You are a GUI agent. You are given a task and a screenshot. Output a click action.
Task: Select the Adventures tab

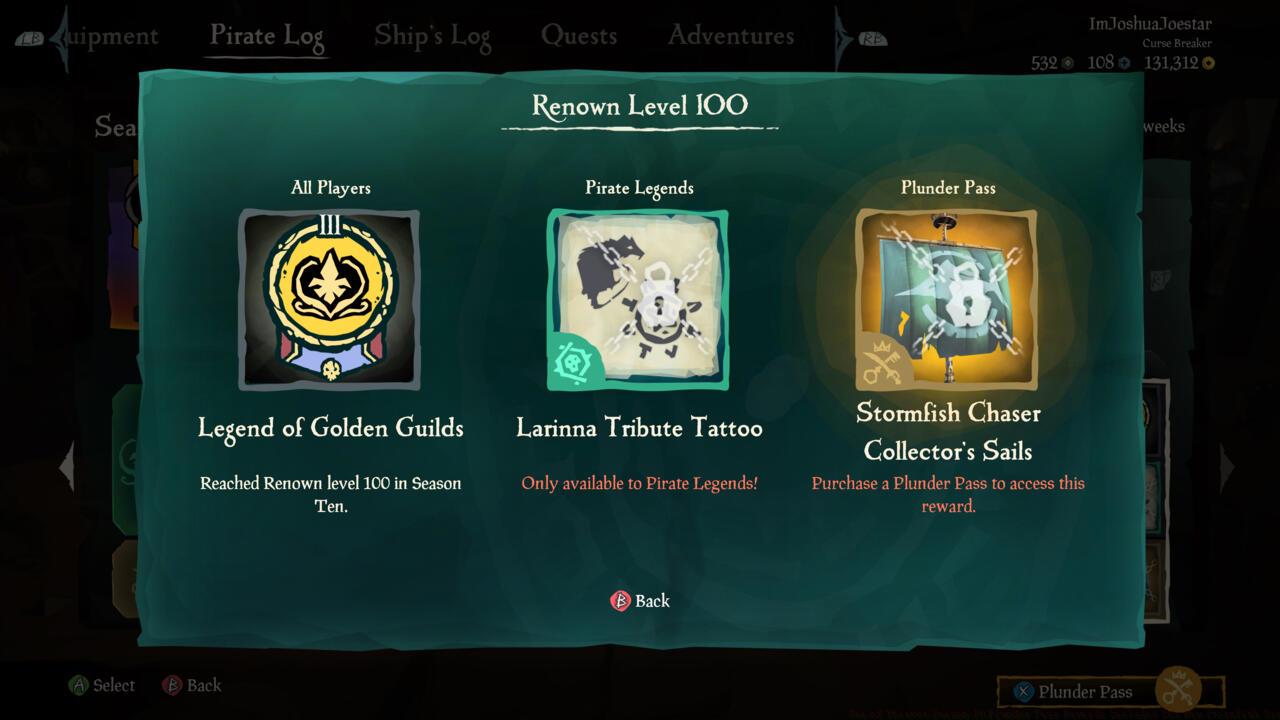click(730, 35)
